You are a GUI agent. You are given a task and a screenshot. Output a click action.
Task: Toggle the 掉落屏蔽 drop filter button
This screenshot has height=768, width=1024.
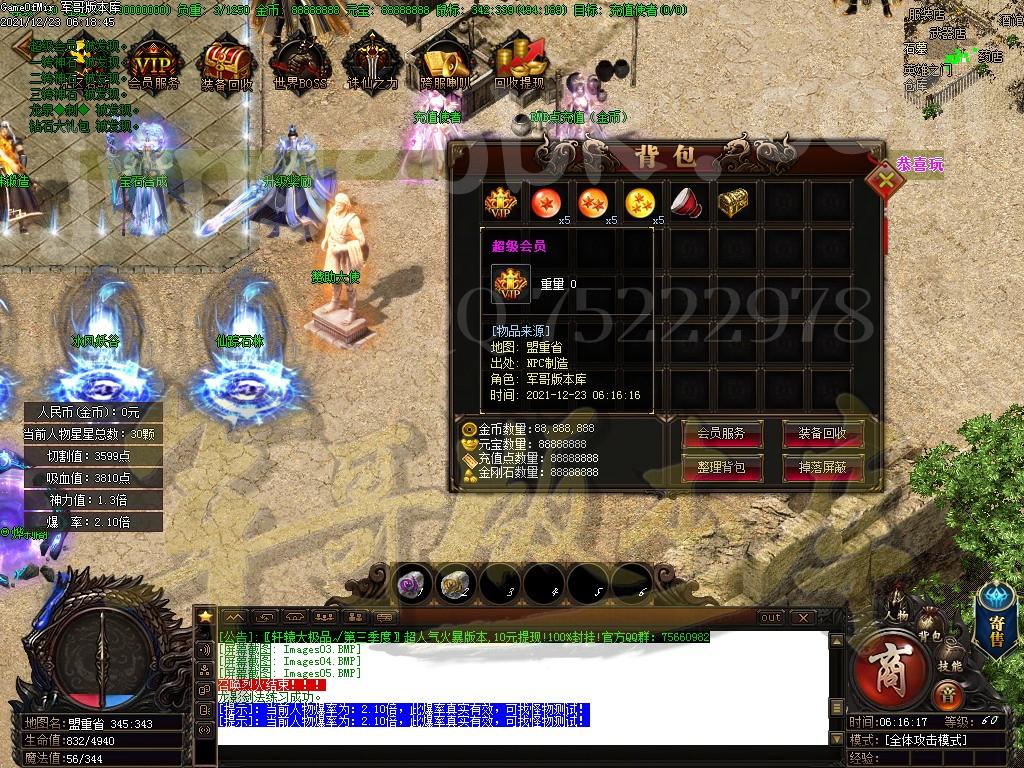pyautogui.click(x=823, y=467)
